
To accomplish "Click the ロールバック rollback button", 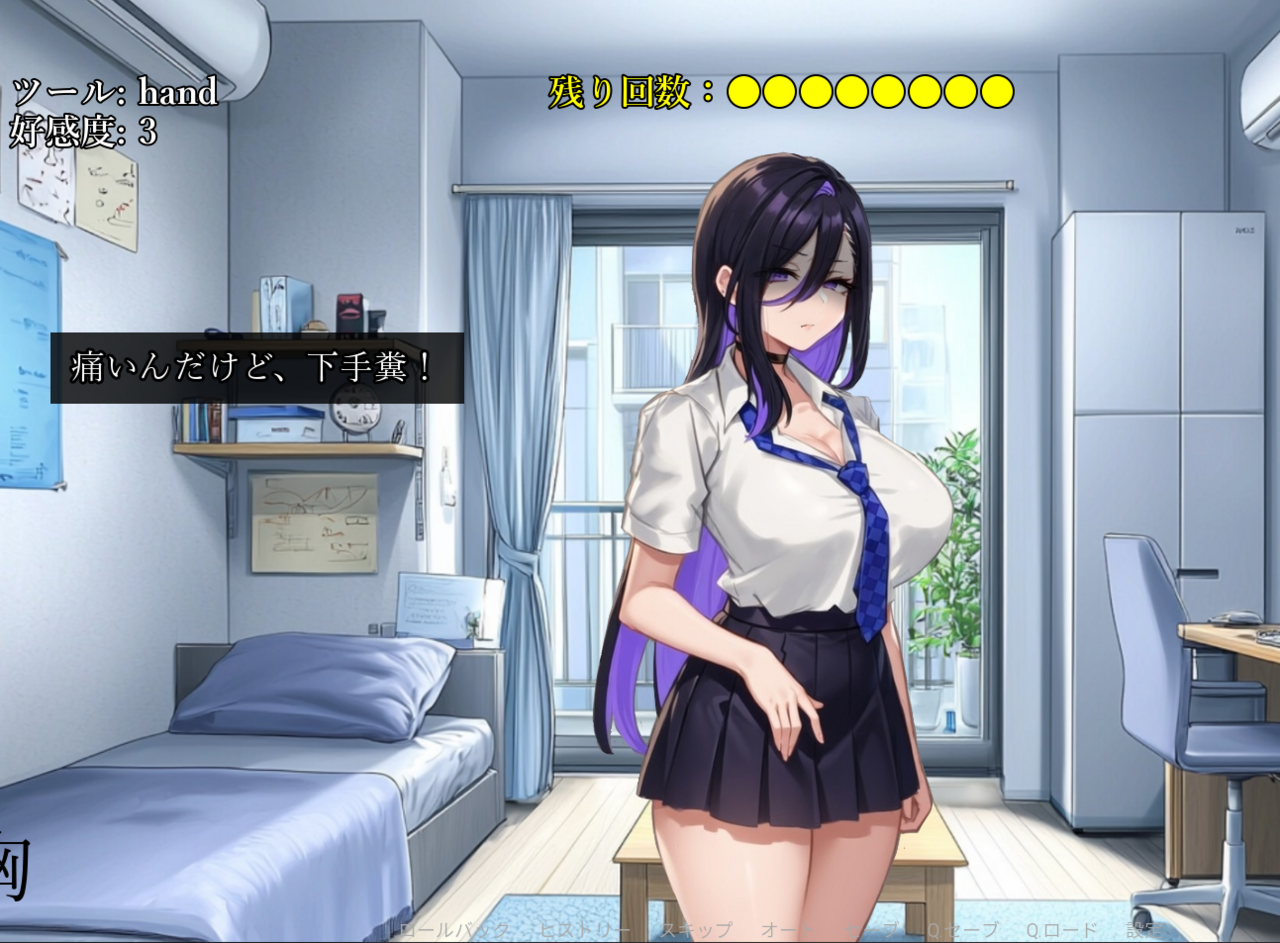I will tap(449, 931).
